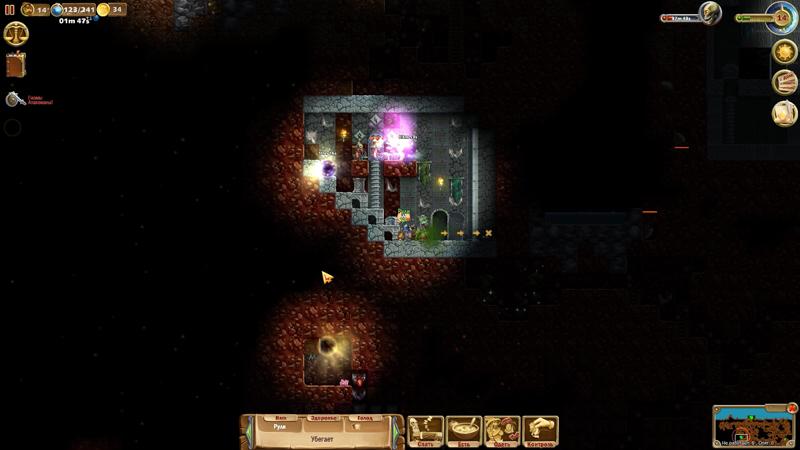Open the parchment scroll icon
This screenshot has height=450, width=800.
[785, 113]
